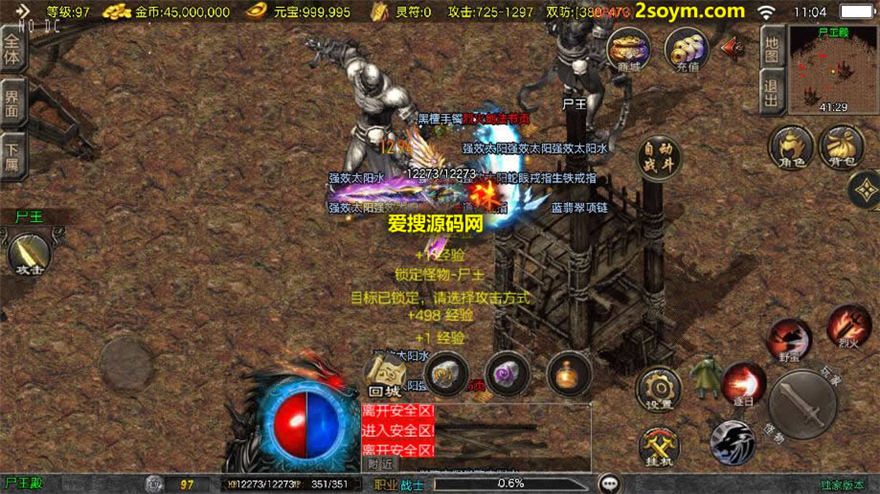Click the 攻击 attack target icon

pos(27,253)
